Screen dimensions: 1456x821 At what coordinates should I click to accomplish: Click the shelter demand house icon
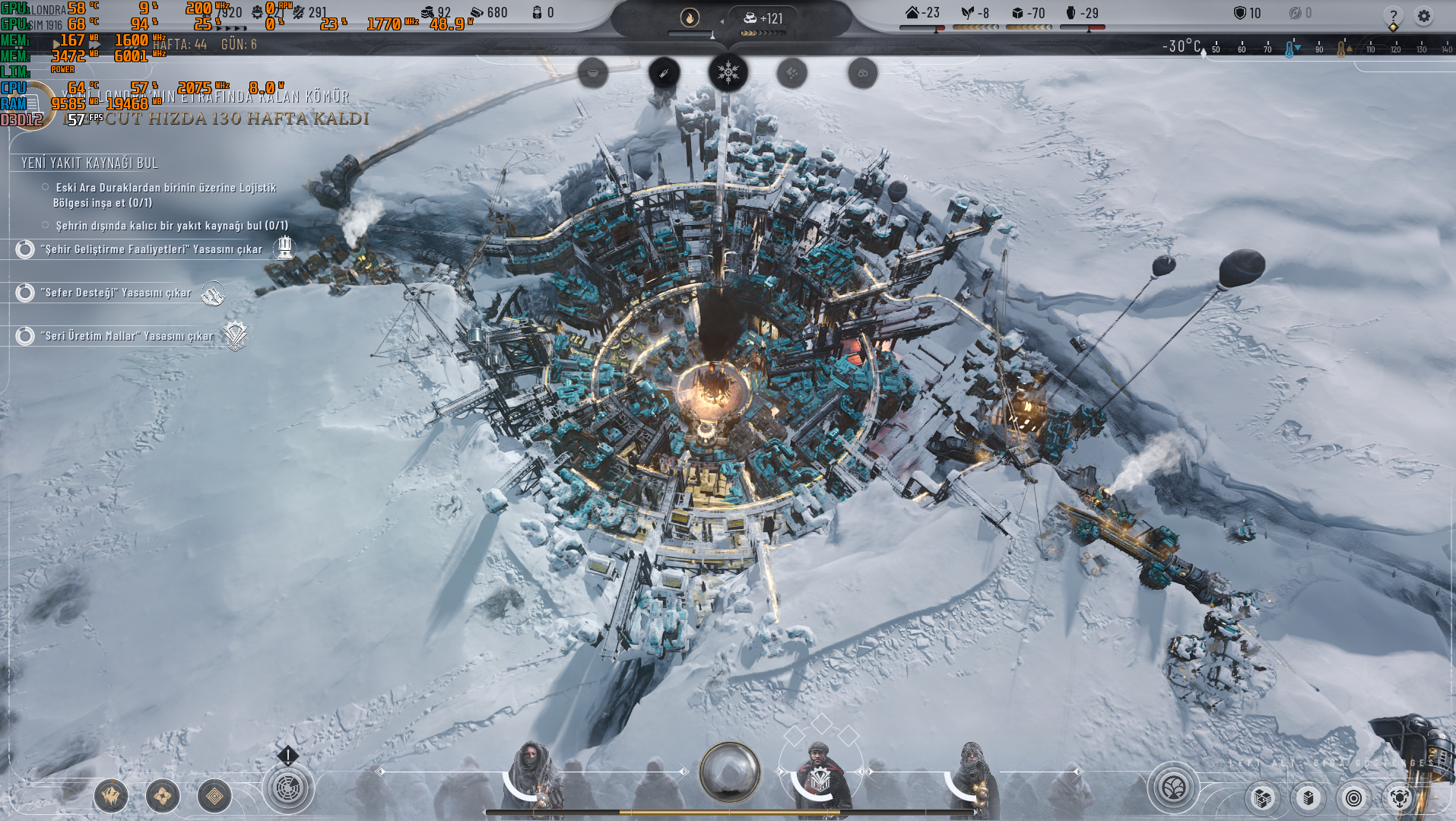click(x=912, y=13)
